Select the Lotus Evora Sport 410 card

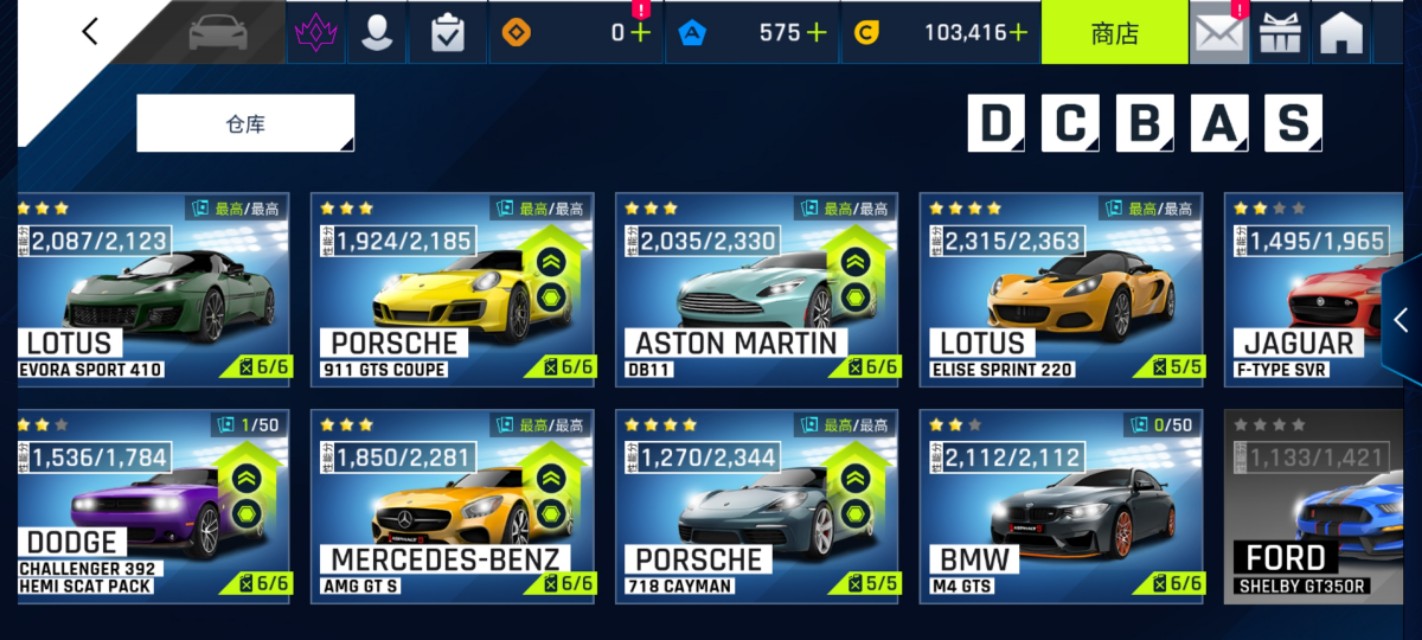pos(153,290)
